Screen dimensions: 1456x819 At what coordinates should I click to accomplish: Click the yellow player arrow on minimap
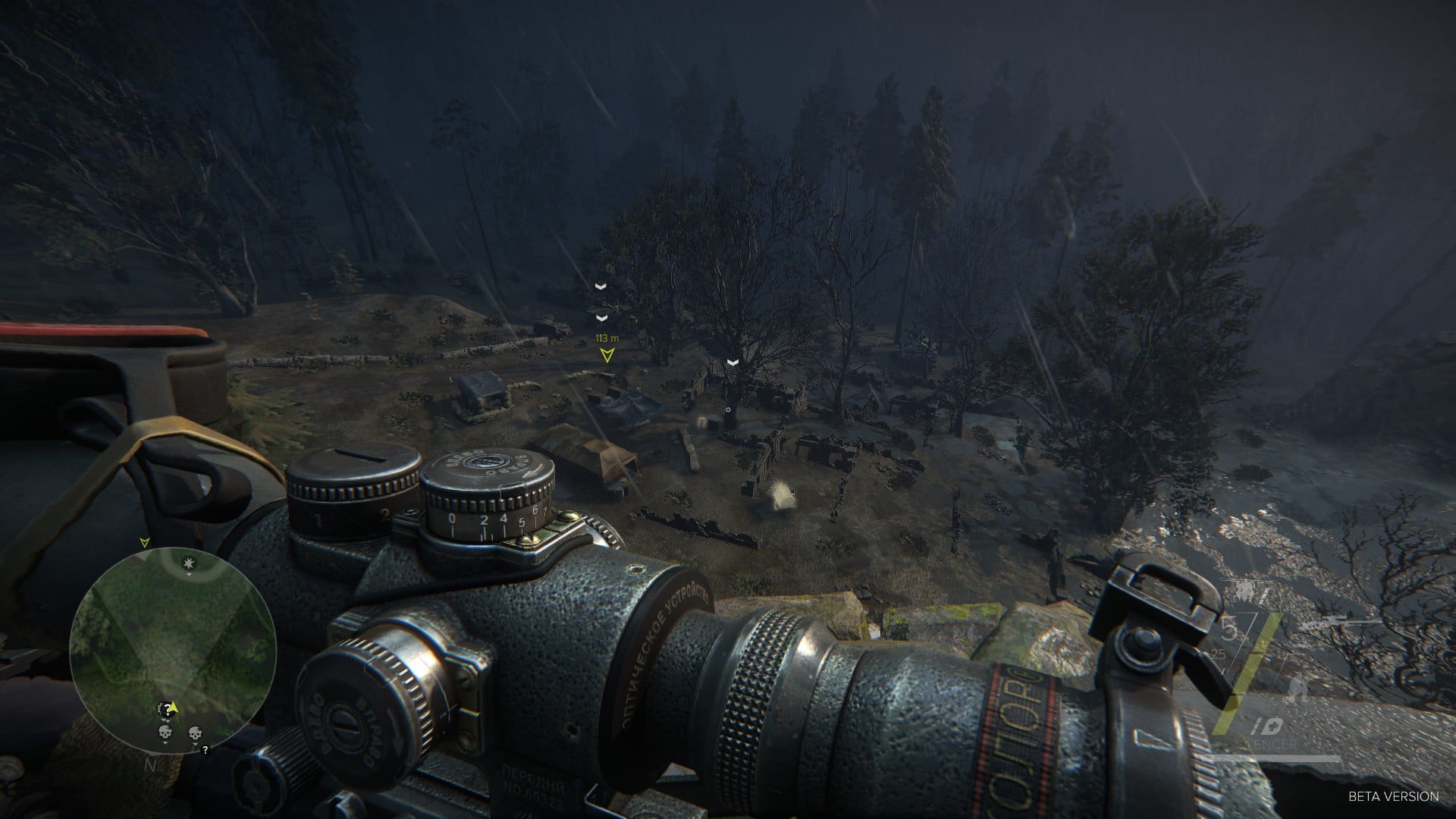point(173,707)
